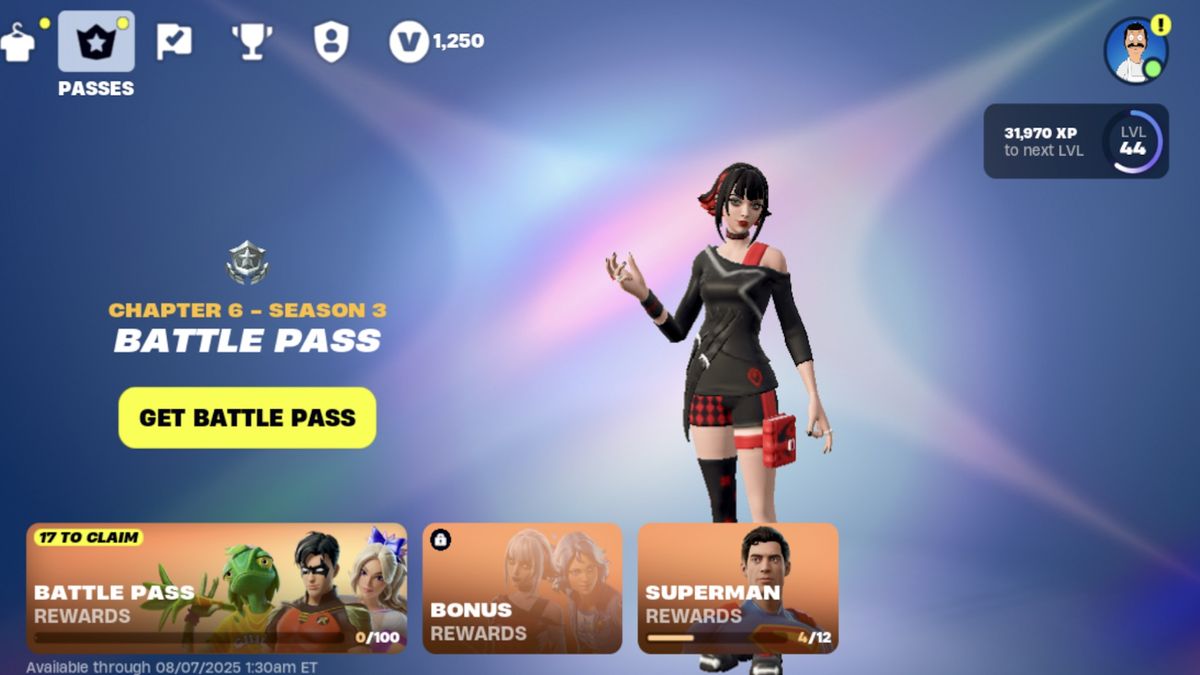Open the player avatar profile menu
This screenshot has height=675, width=1200.
(1136, 50)
